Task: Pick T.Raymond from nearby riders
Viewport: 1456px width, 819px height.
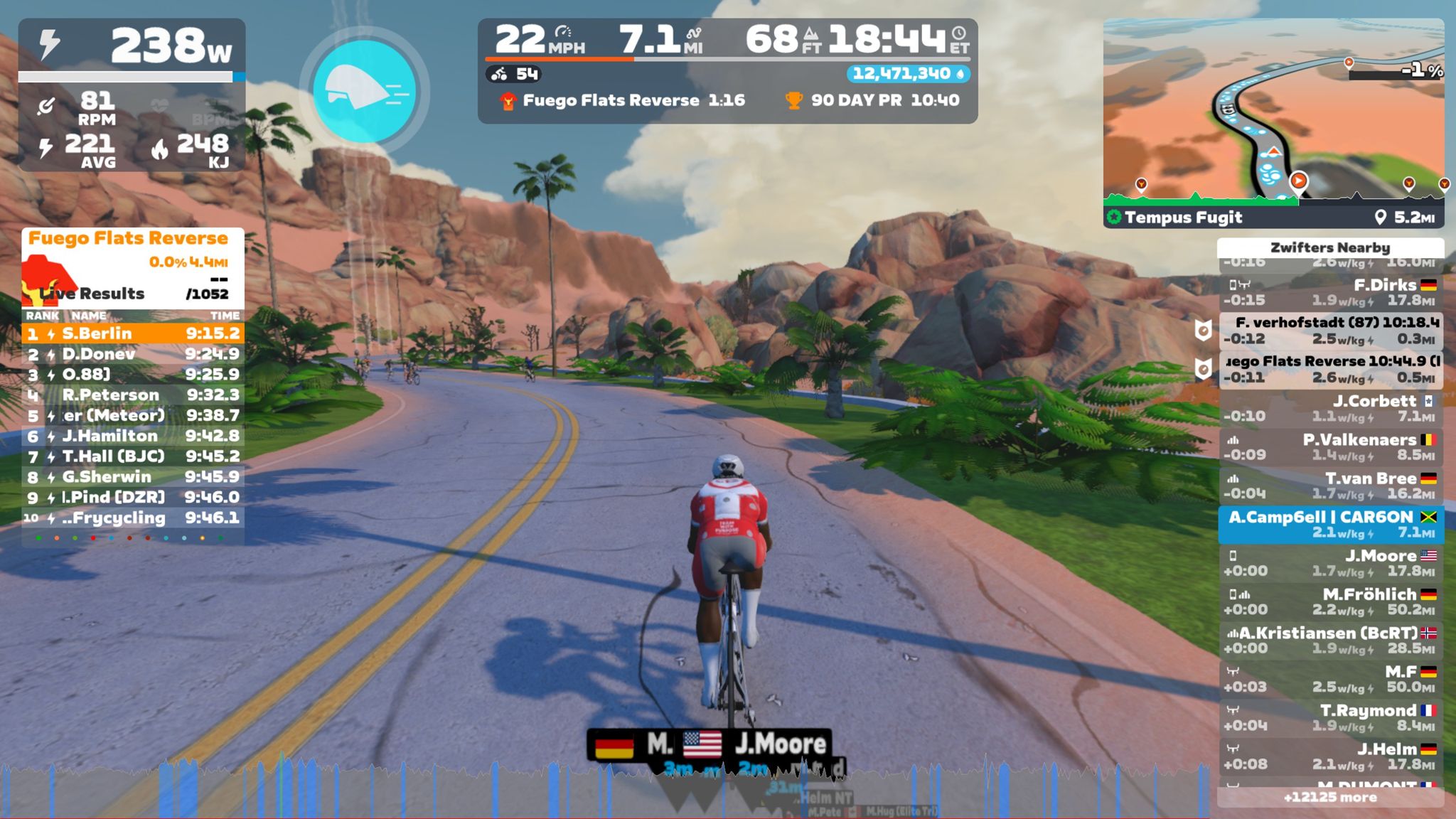Action: point(1329,717)
